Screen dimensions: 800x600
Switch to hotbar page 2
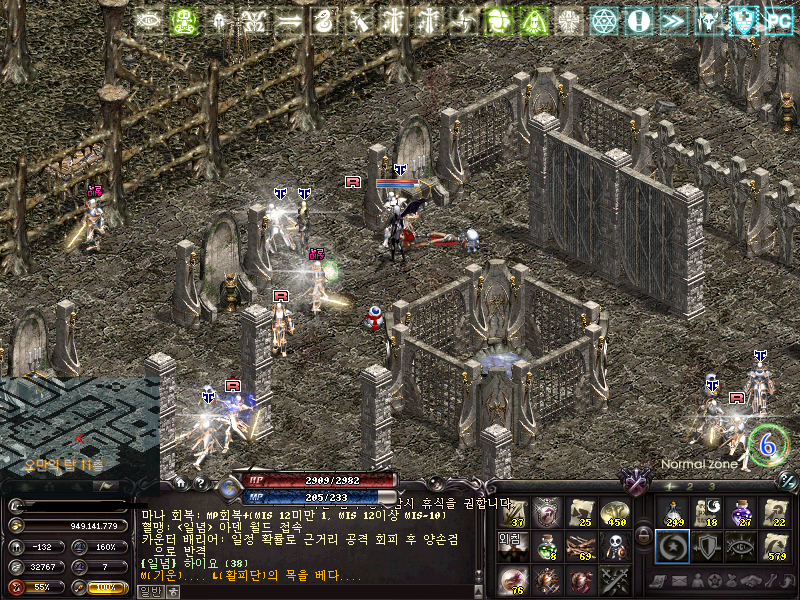click(x=690, y=485)
